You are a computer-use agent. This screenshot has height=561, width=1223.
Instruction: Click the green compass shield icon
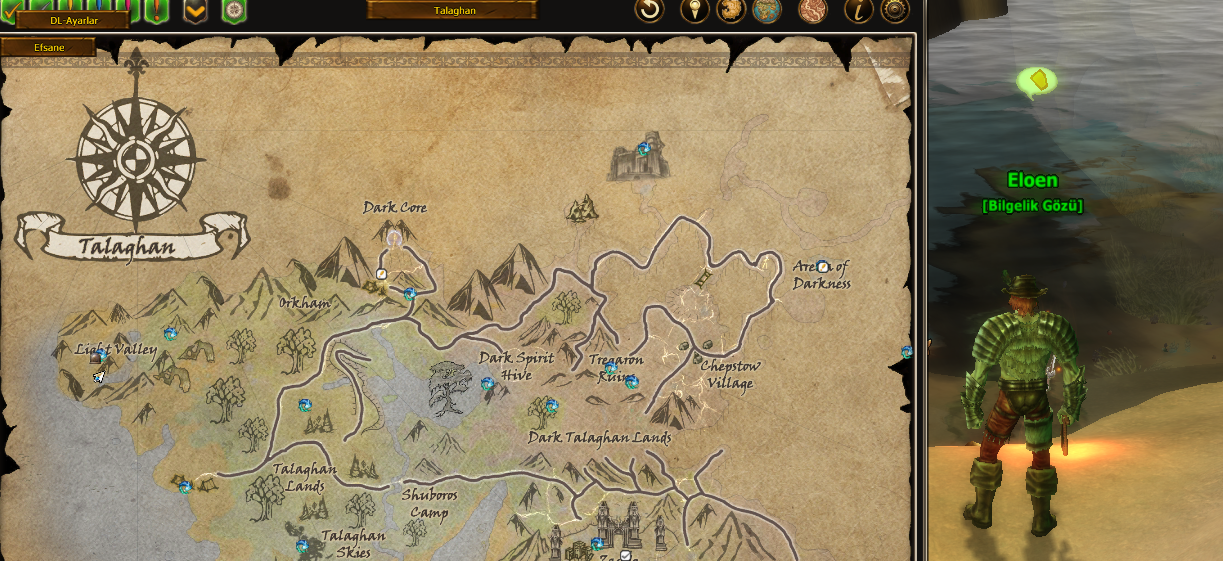click(x=234, y=11)
